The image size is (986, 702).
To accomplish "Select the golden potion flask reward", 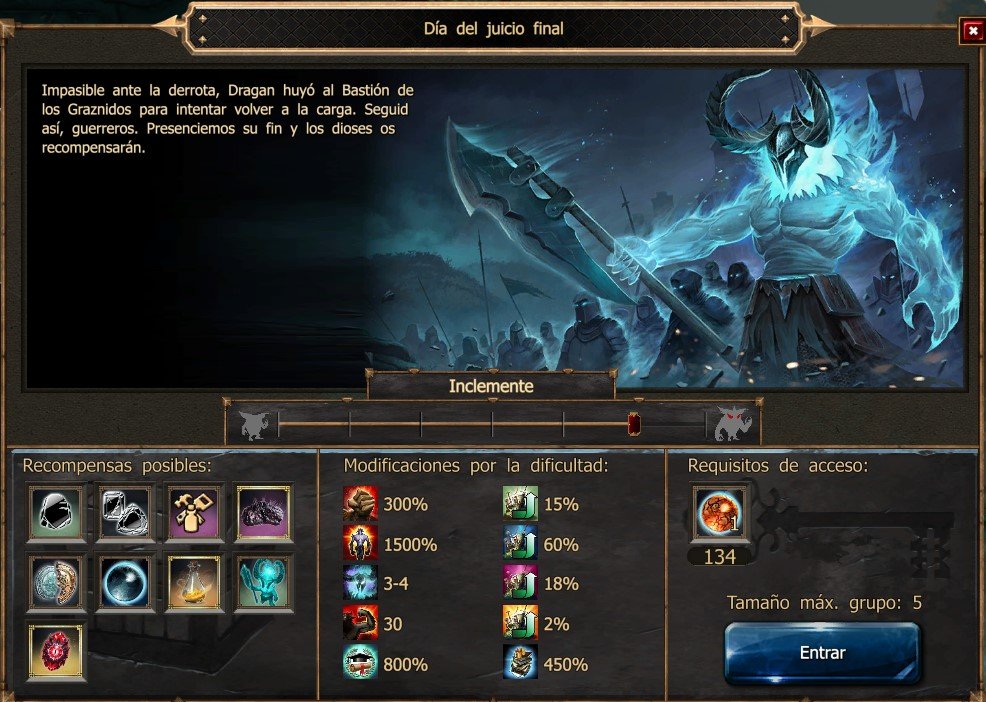I will coord(195,582).
